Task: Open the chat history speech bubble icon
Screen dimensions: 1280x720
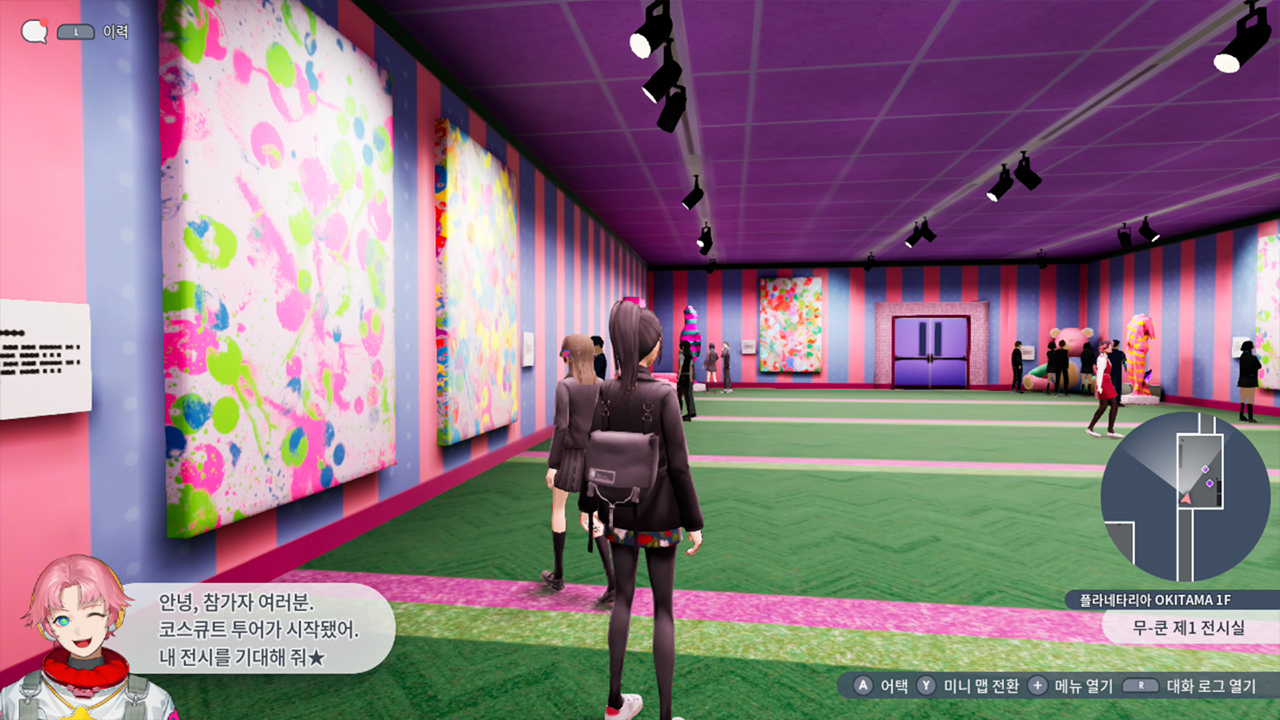Action: tap(34, 31)
